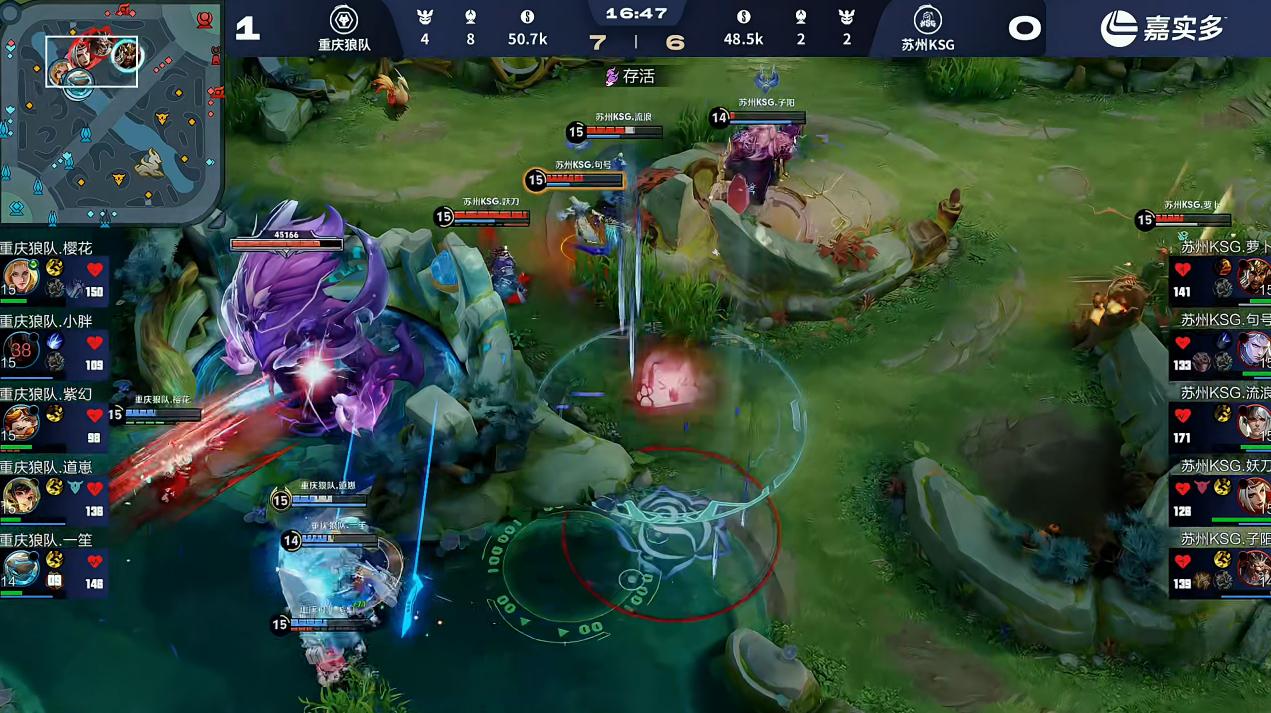
Task: Pick 苏州KSG.流浪's hero portrait
Action: (x=1254, y=422)
